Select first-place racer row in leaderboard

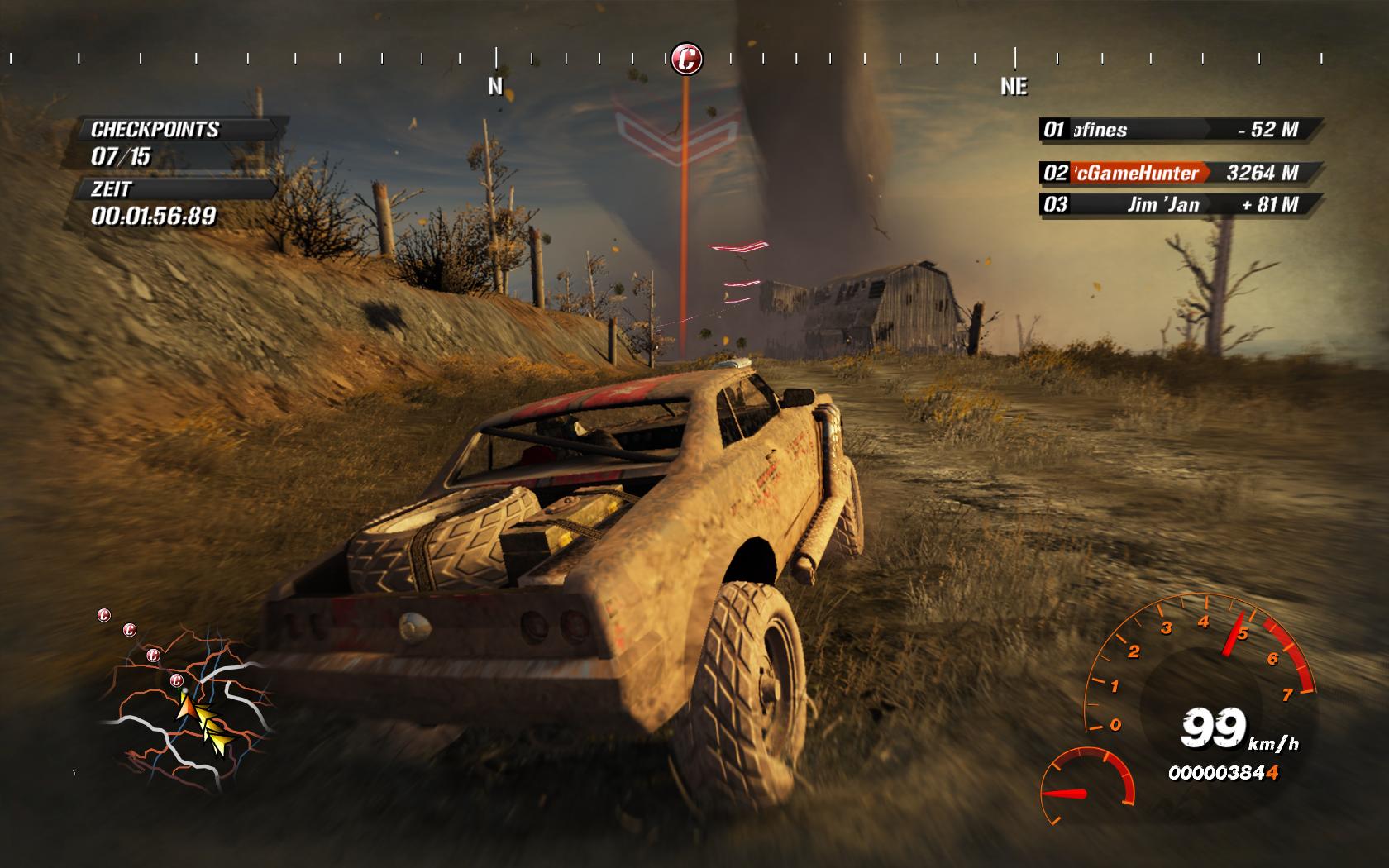[x=1180, y=130]
